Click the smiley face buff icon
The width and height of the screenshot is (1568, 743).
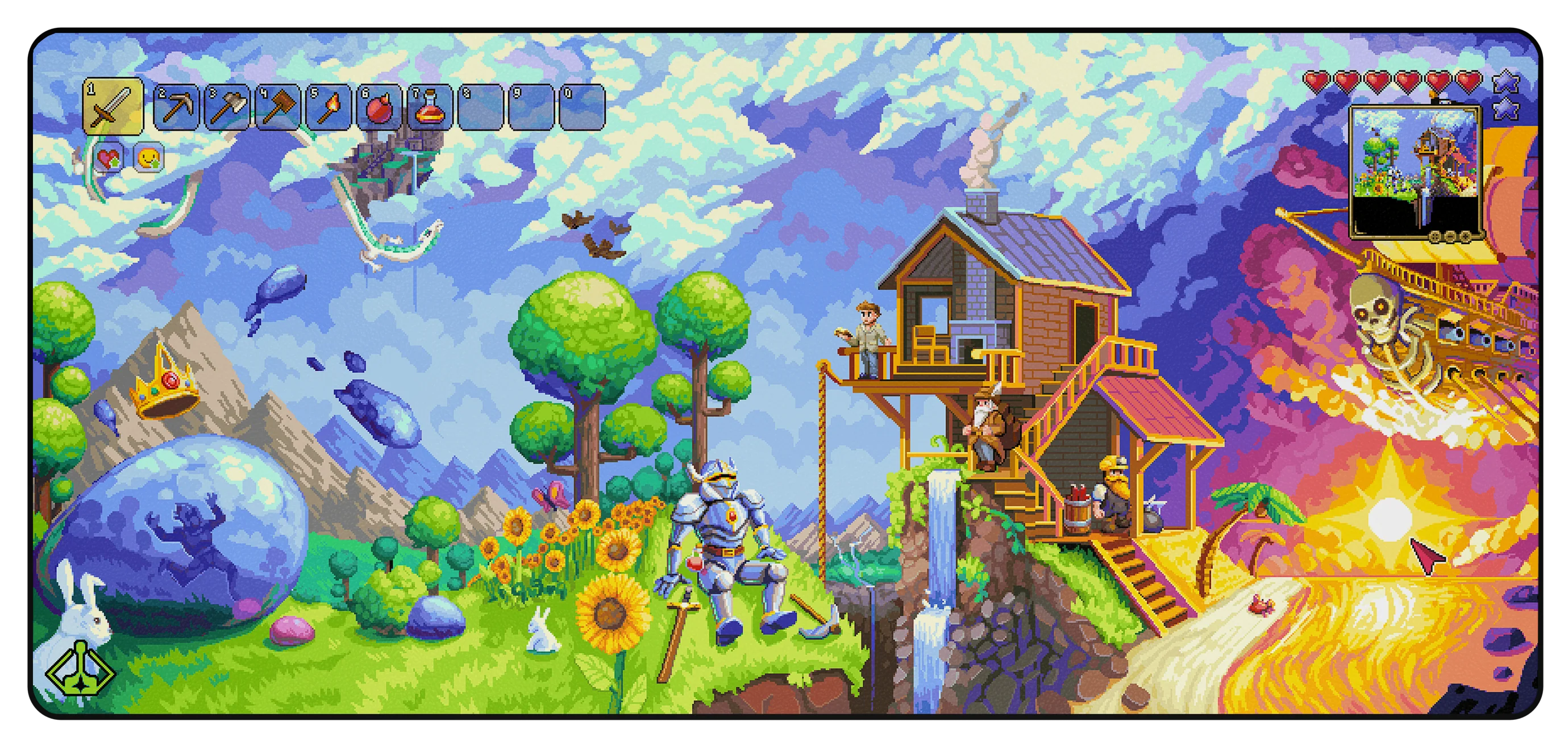pyautogui.click(x=148, y=158)
